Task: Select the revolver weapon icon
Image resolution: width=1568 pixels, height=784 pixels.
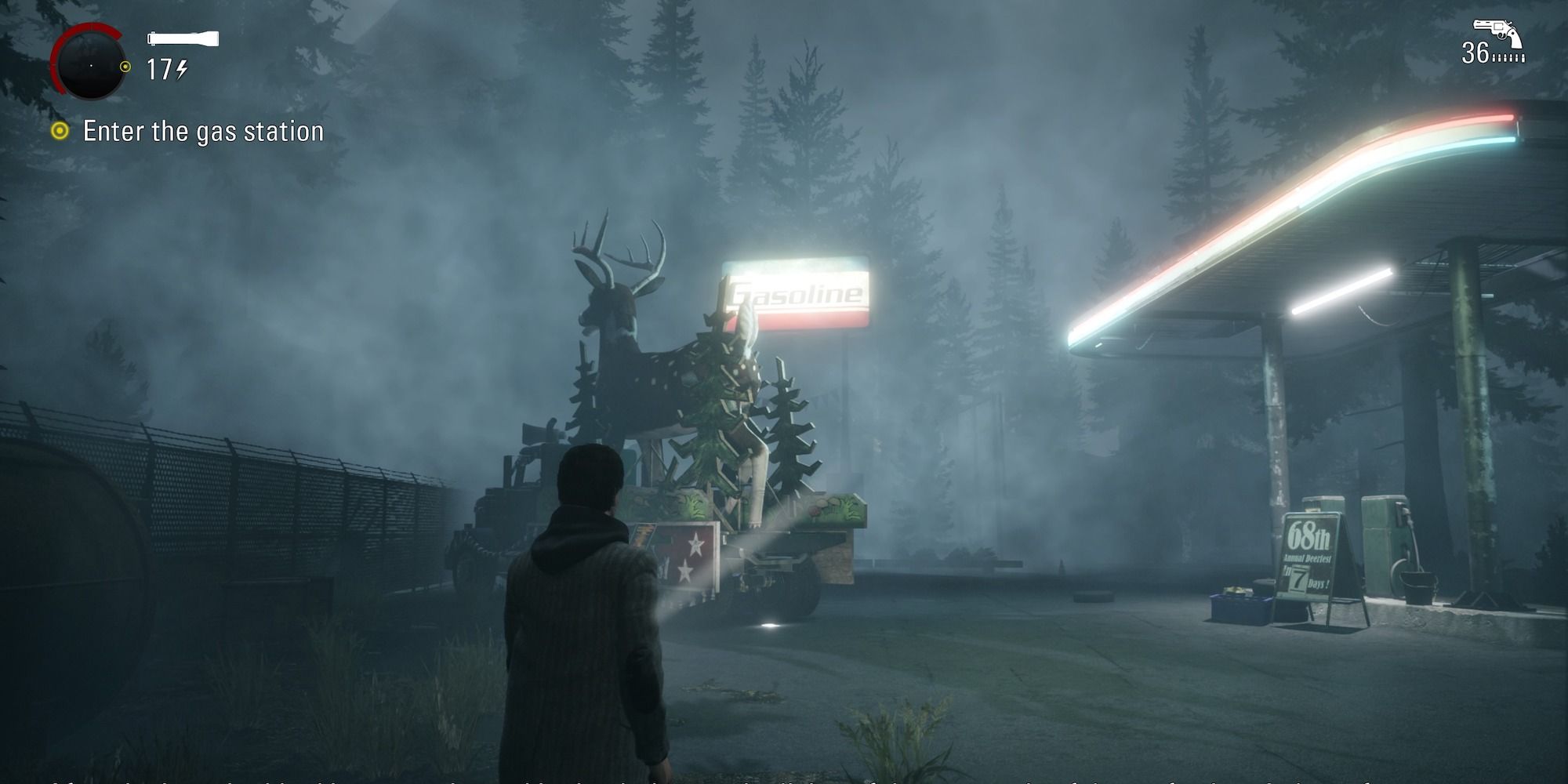Action: pos(1496,33)
